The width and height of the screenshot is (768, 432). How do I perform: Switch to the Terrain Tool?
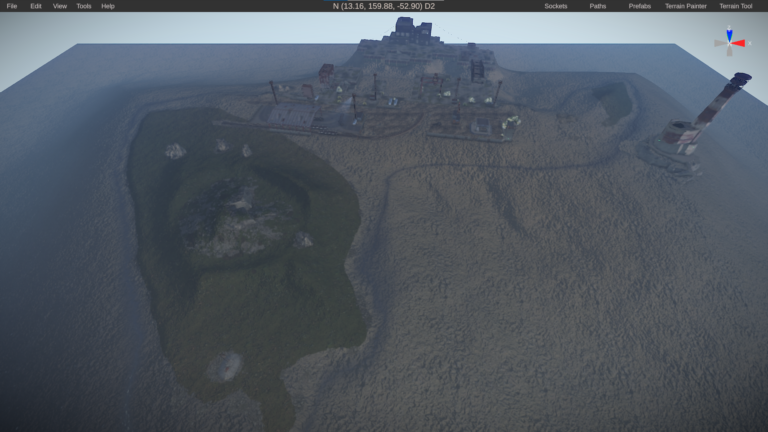click(x=736, y=6)
